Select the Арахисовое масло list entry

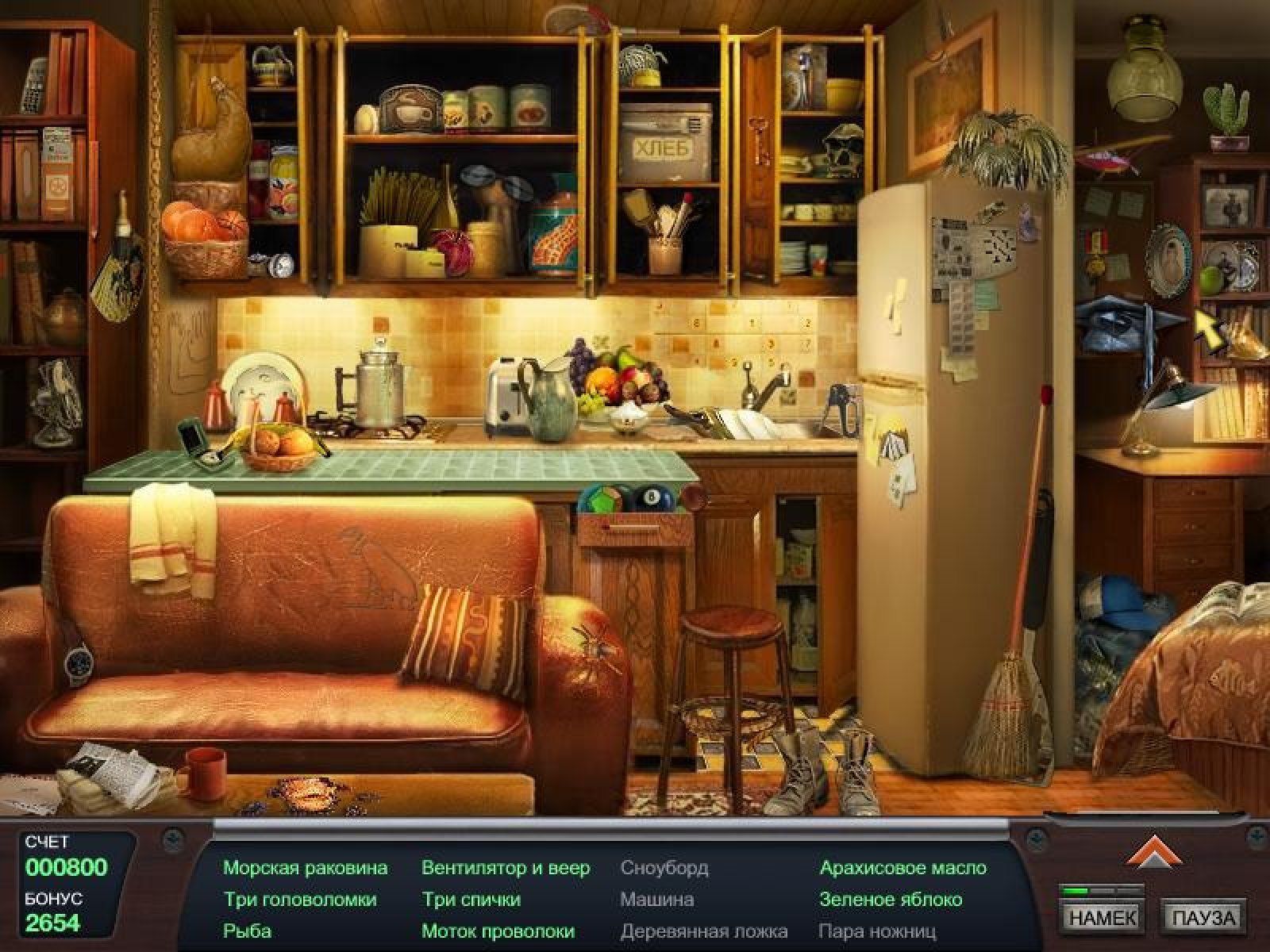coord(903,868)
